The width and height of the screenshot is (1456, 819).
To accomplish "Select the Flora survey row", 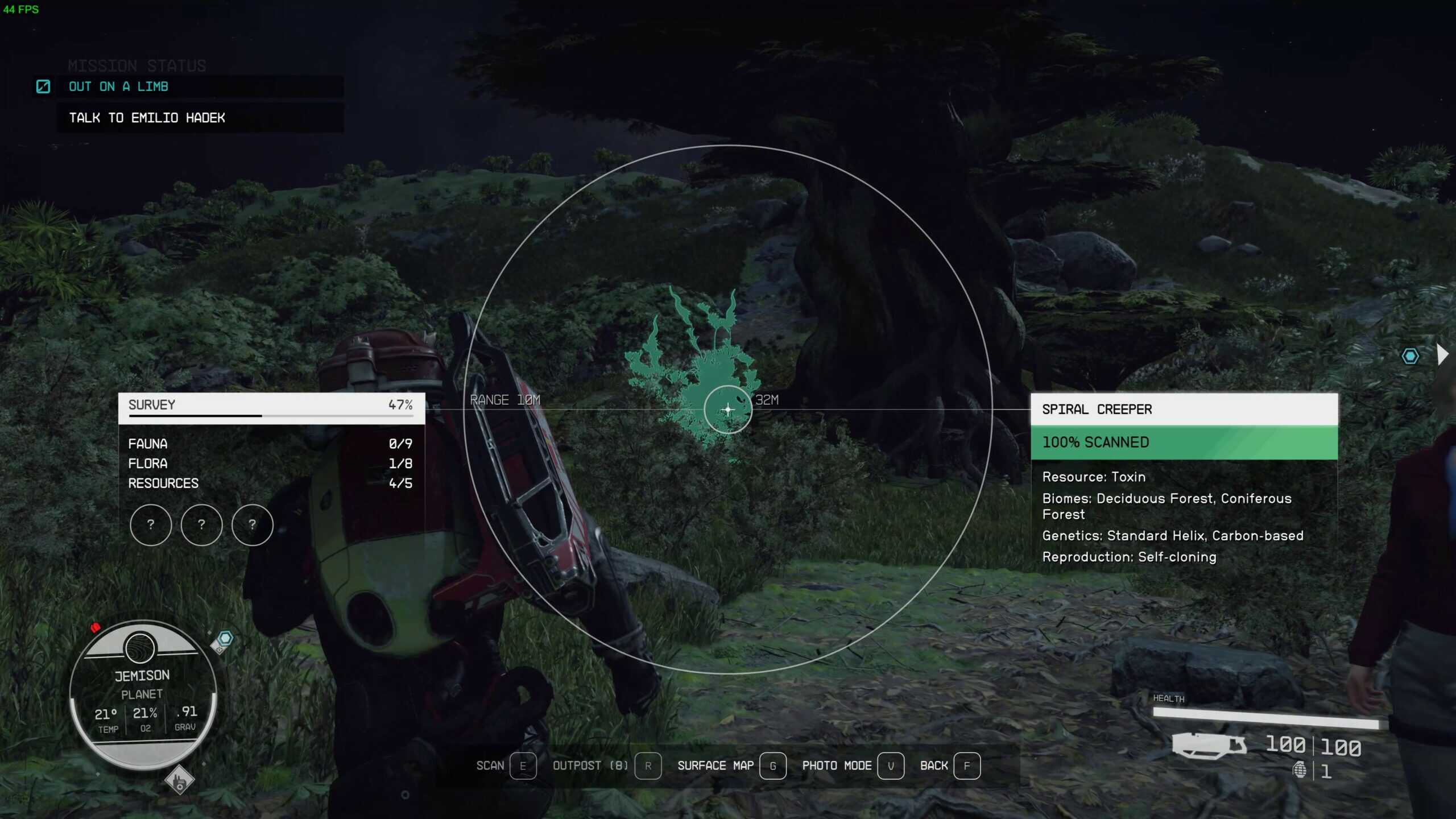I will (x=271, y=464).
